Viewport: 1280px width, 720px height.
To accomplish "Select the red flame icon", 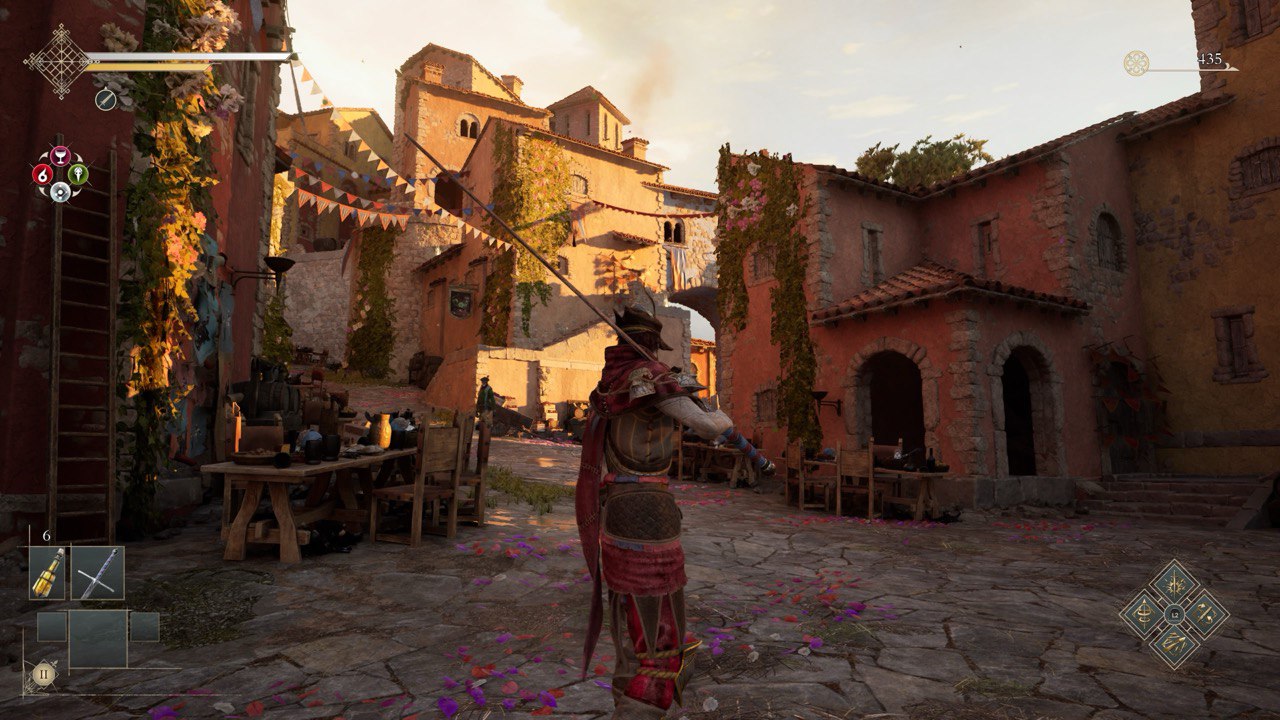I will click(x=42, y=174).
